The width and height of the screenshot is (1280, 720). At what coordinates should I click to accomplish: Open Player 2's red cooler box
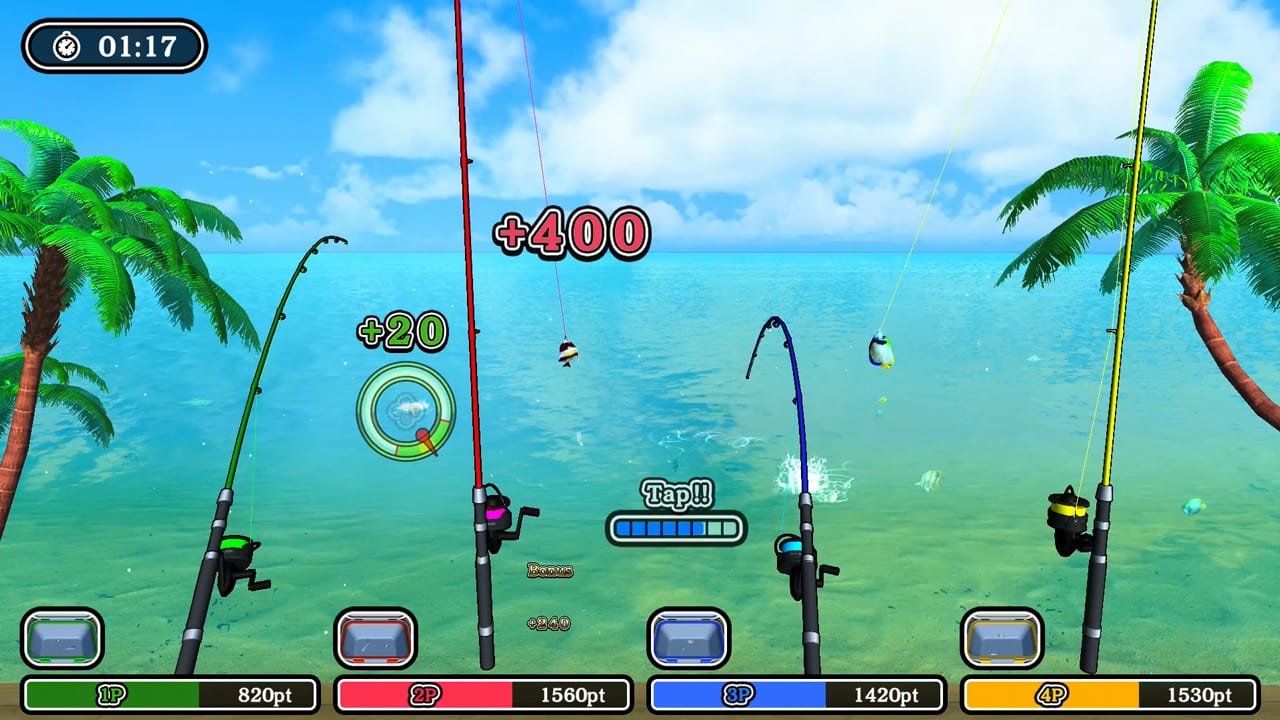pos(378,639)
